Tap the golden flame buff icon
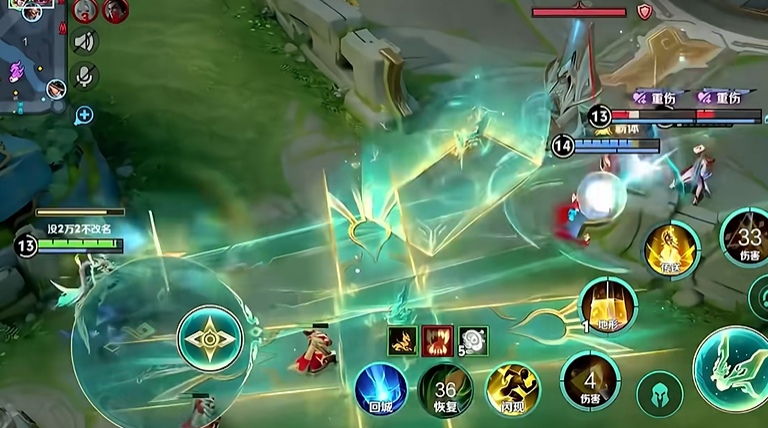 point(404,340)
